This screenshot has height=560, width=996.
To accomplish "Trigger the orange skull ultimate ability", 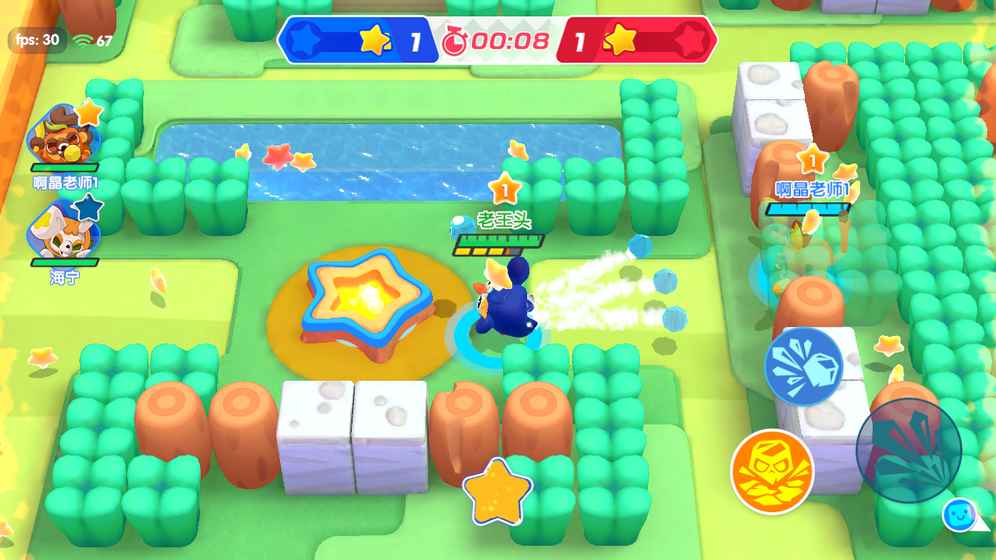I will coord(771,469).
